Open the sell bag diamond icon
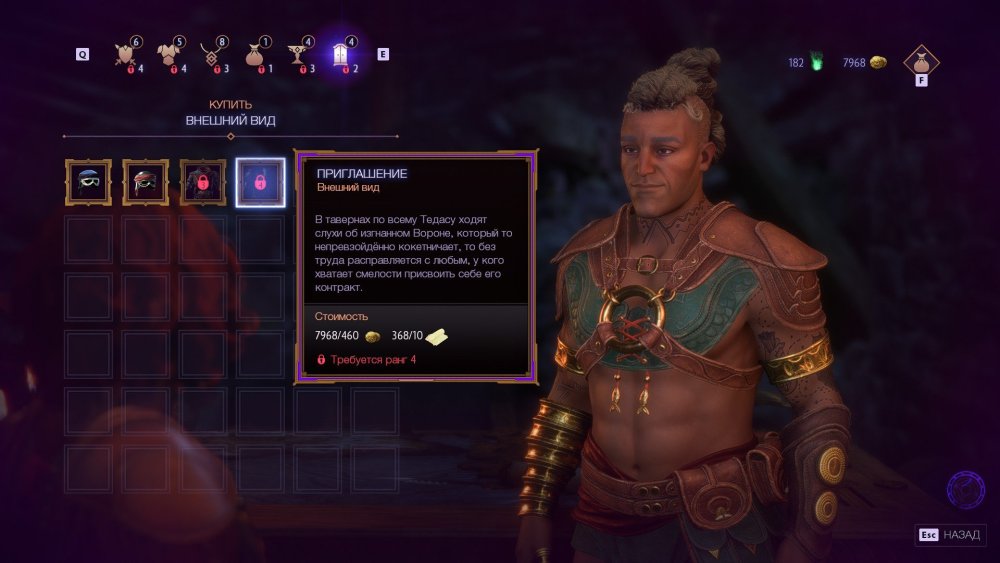The width and height of the screenshot is (1000, 563). [x=921, y=63]
